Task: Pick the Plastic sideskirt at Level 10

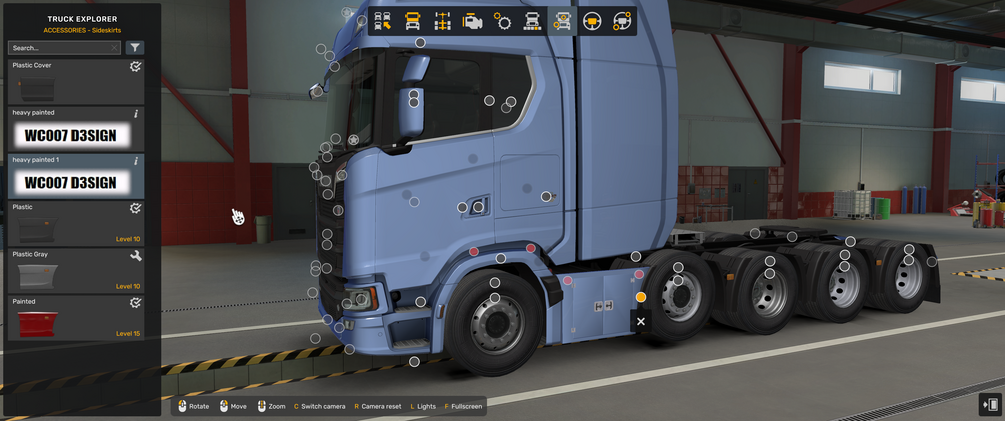Action: coord(76,224)
